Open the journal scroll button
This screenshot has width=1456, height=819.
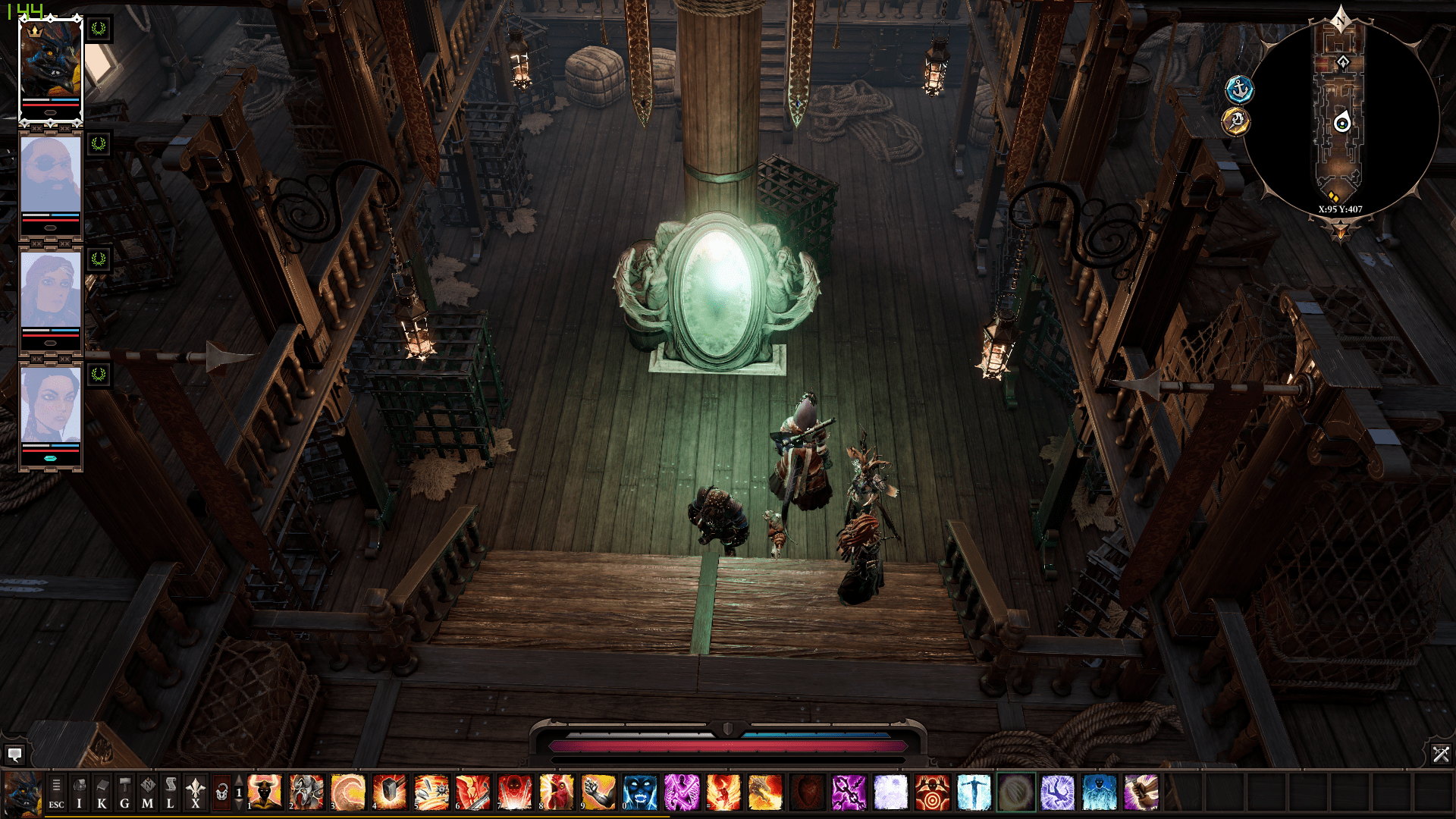coord(170,792)
